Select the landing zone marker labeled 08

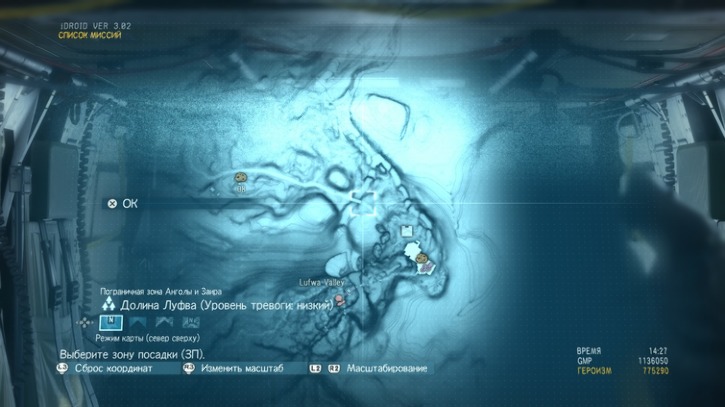click(x=241, y=178)
